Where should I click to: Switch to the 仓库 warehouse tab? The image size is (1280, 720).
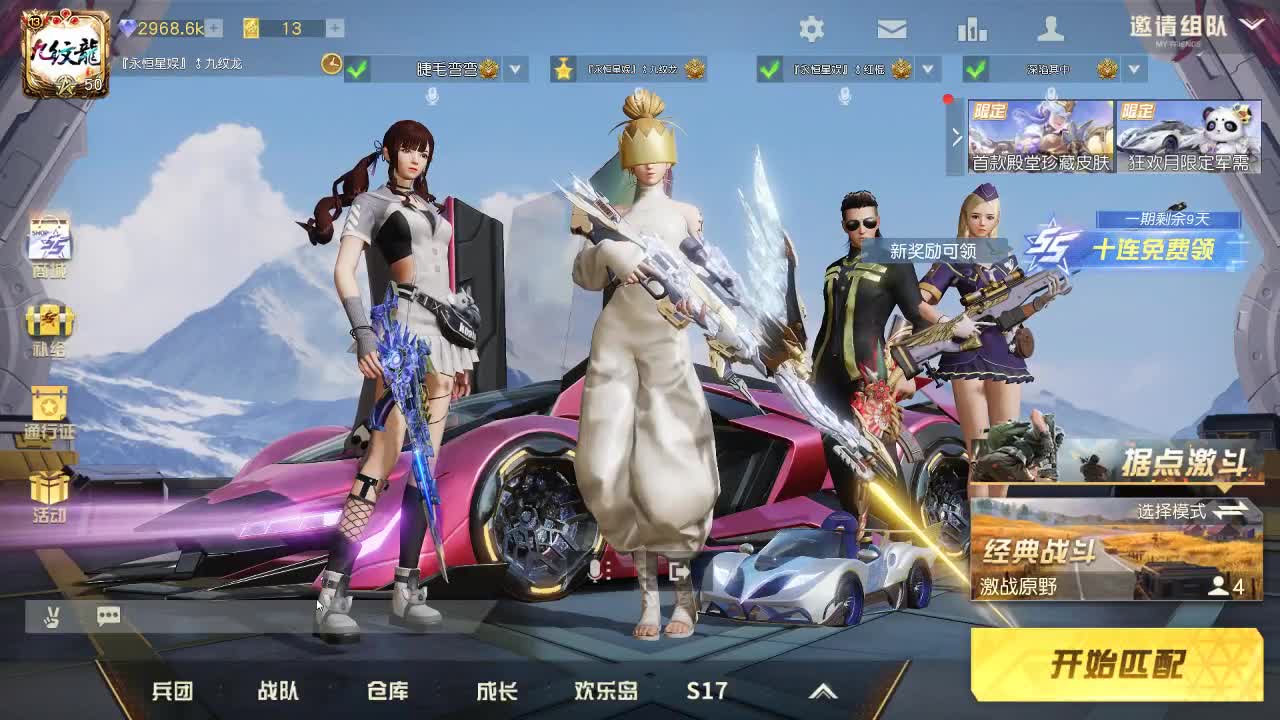tap(390, 690)
